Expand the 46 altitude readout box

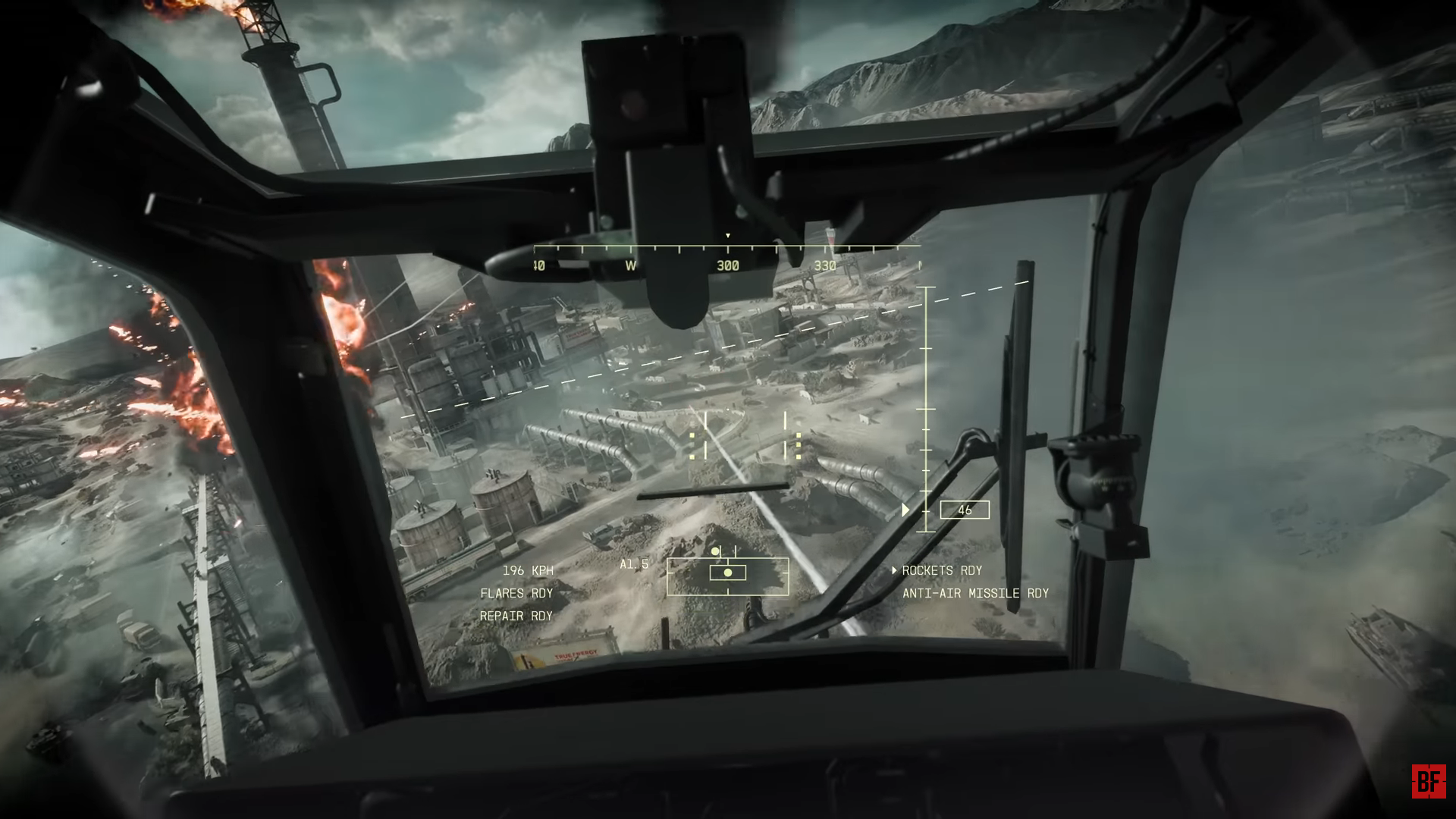[964, 510]
